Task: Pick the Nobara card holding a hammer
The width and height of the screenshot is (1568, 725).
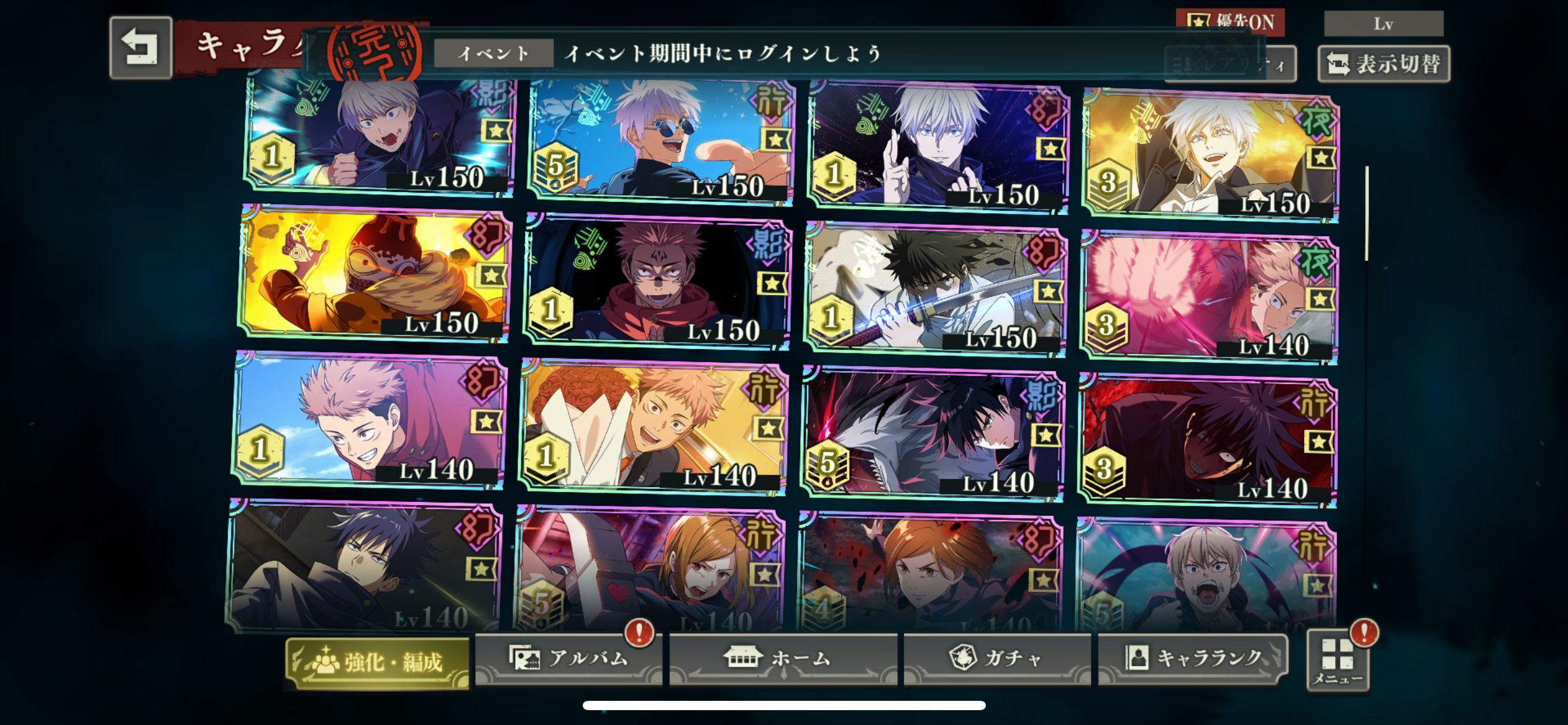Action: [x=650, y=567]
